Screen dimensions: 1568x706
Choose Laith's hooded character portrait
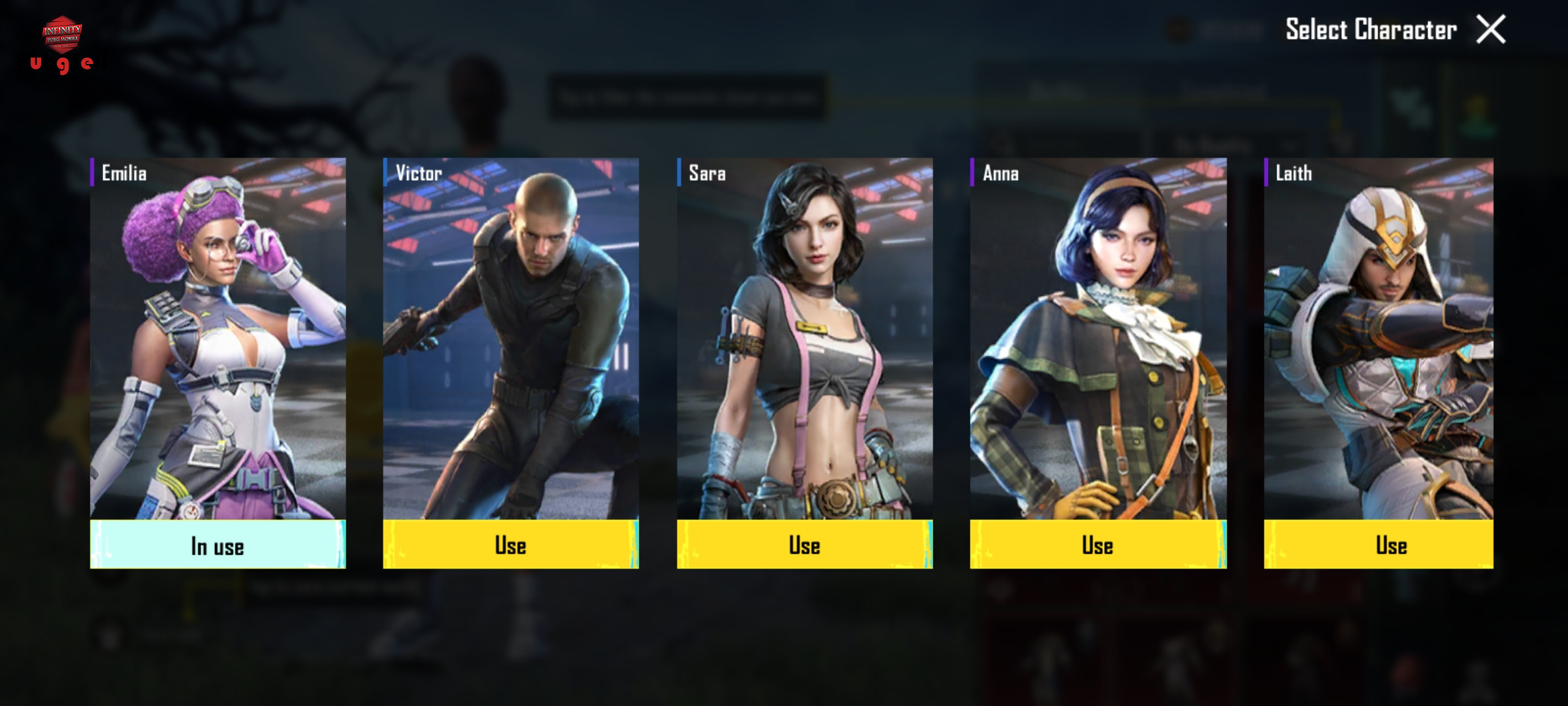pos(1378,339)
